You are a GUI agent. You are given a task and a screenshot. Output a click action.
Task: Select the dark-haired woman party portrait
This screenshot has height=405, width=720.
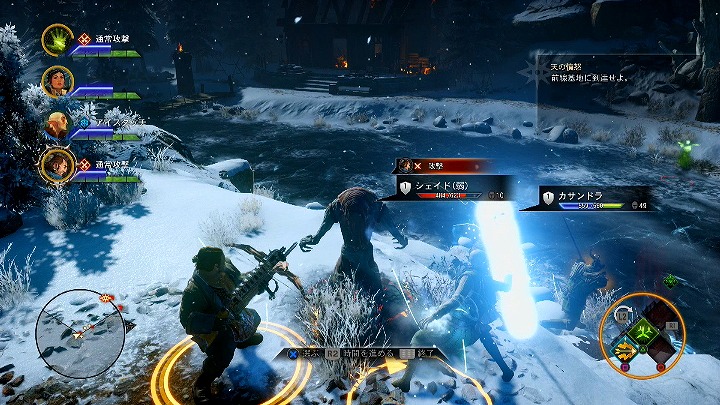[x=57, y=82]
